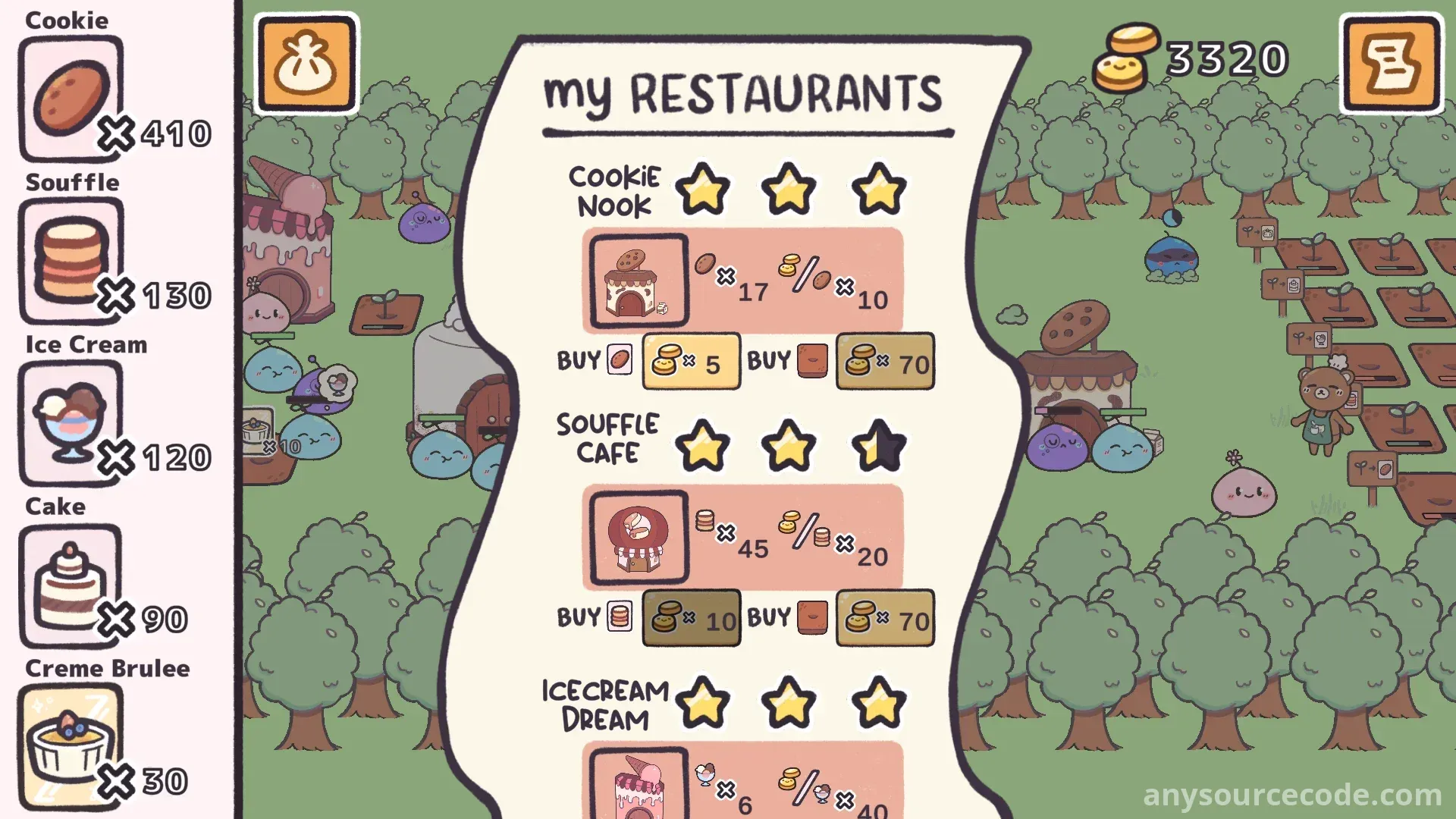Pick the Creme Brulee item slot
This screenshot has height=819, width=1456.
(x=71, y=746)
